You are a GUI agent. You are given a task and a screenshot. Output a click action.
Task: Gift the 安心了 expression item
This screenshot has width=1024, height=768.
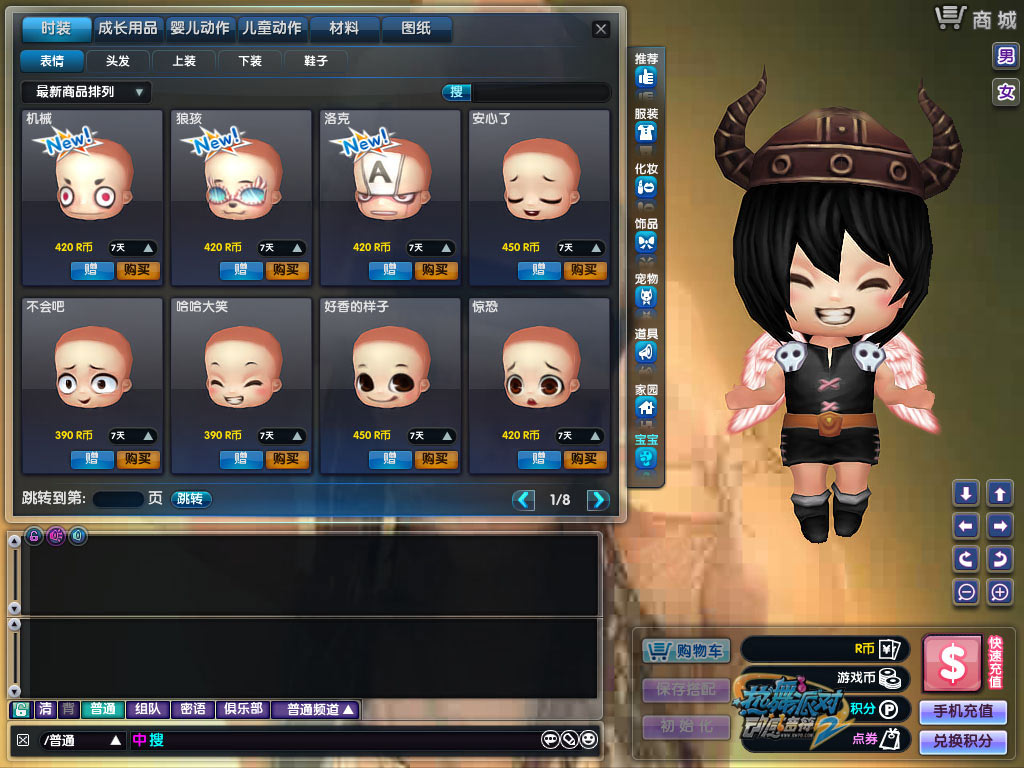(x=539, y=270)
